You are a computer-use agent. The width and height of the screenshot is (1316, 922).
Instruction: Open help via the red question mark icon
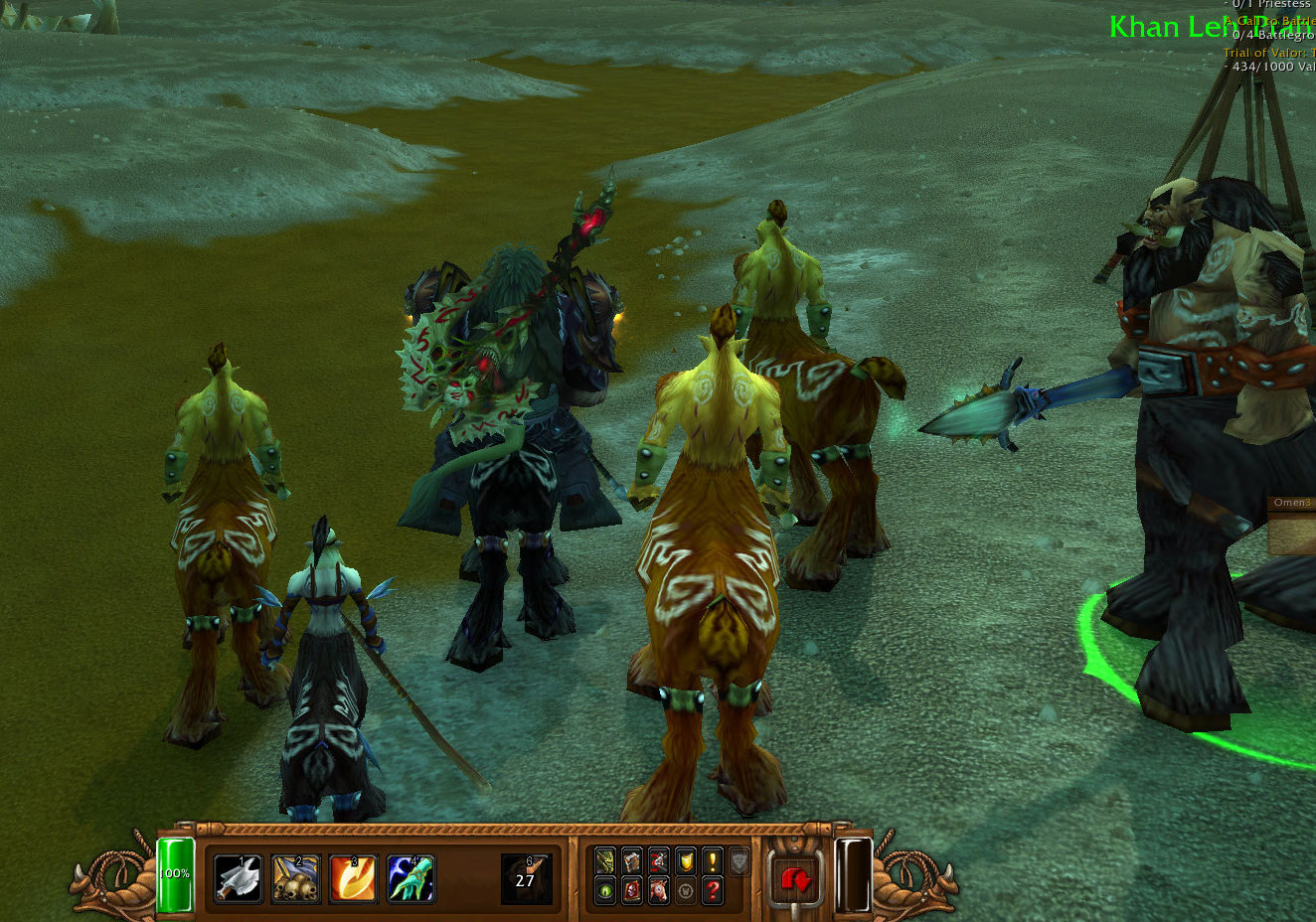pos(713,890)
